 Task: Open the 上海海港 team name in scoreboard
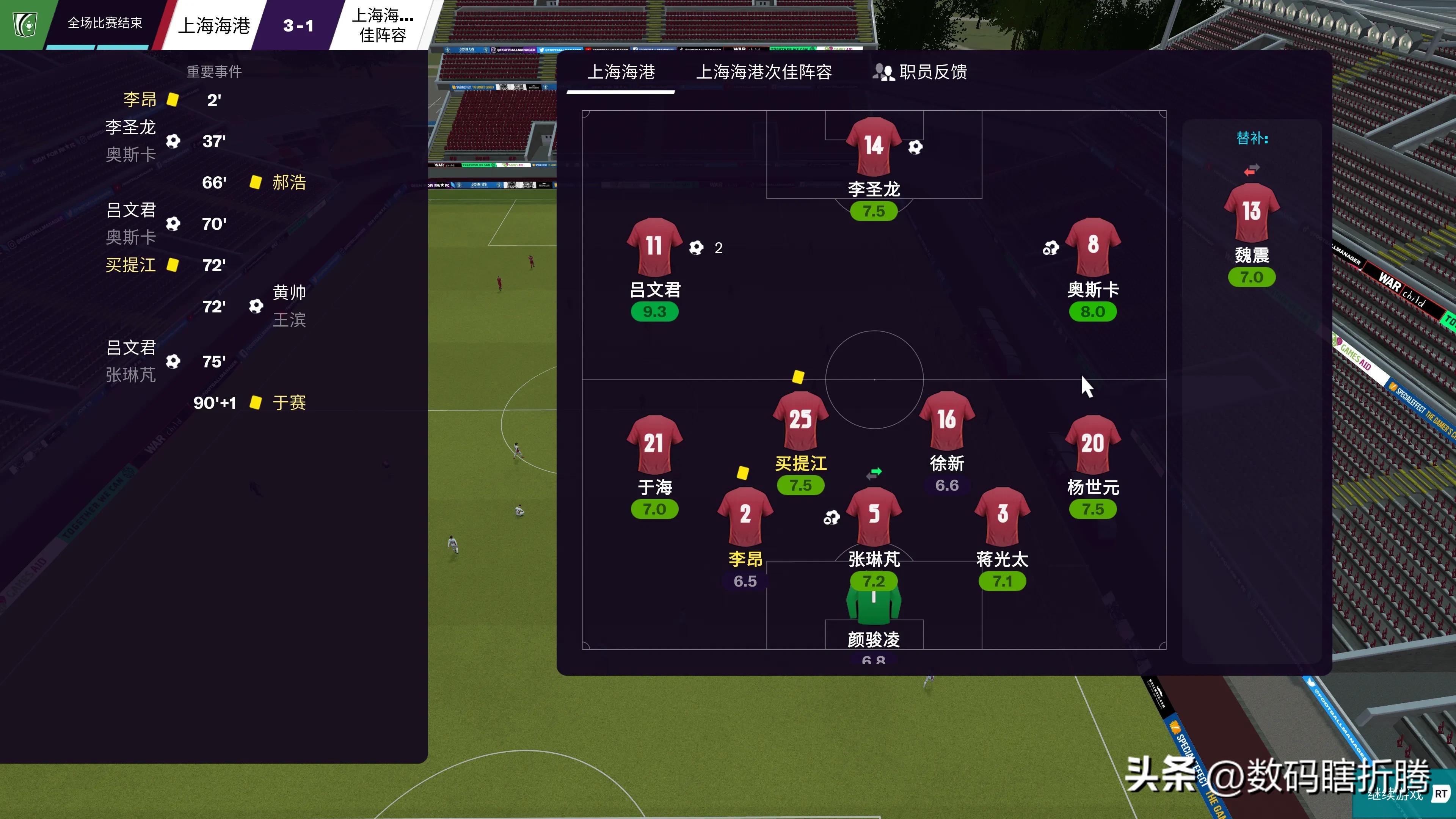coord(213,25)
